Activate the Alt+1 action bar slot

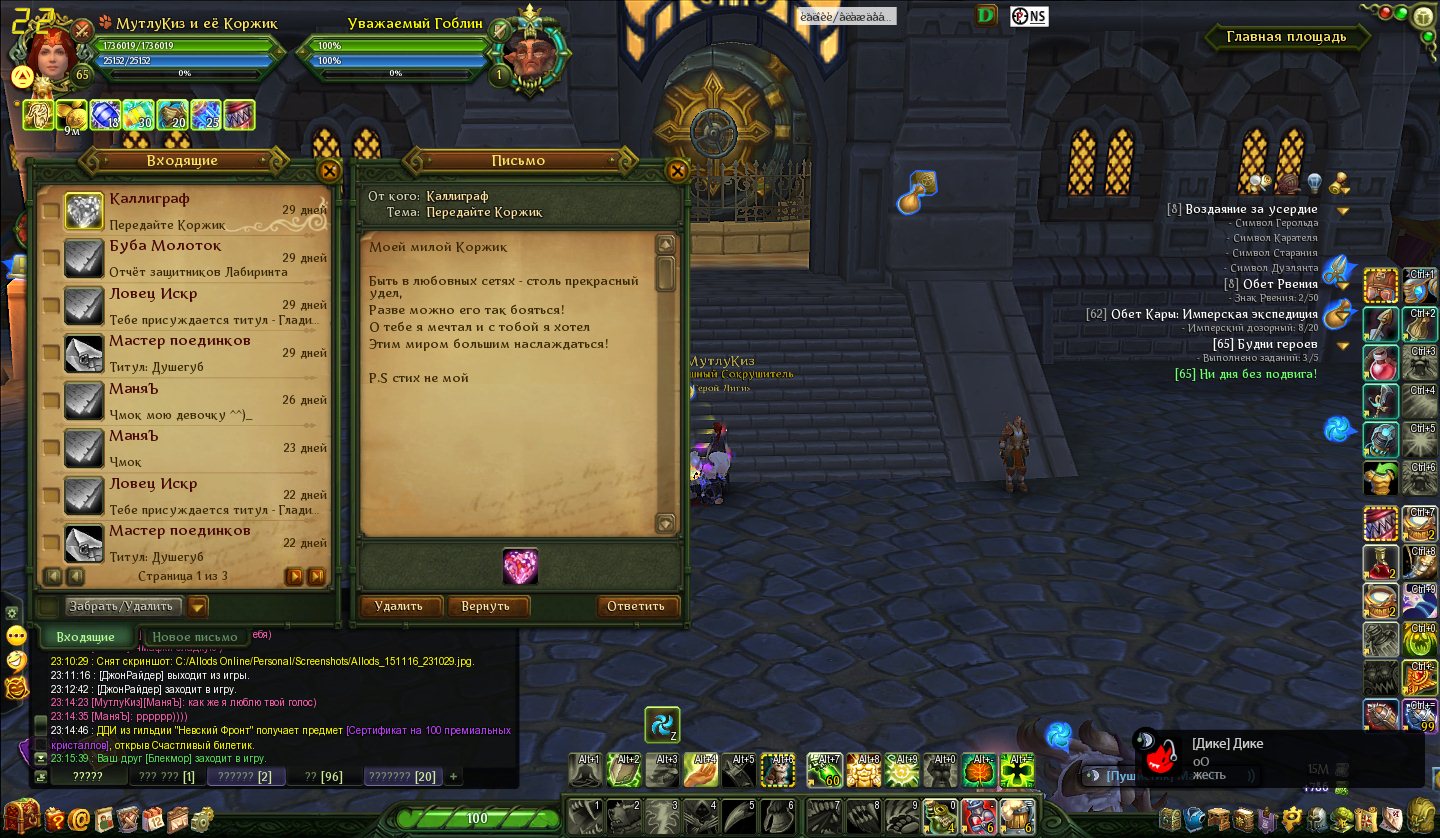point(586,769)
